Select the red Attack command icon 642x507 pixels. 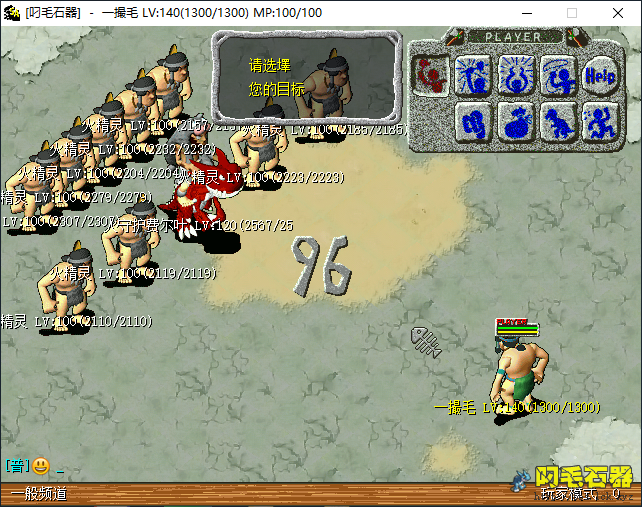(430, 73)
